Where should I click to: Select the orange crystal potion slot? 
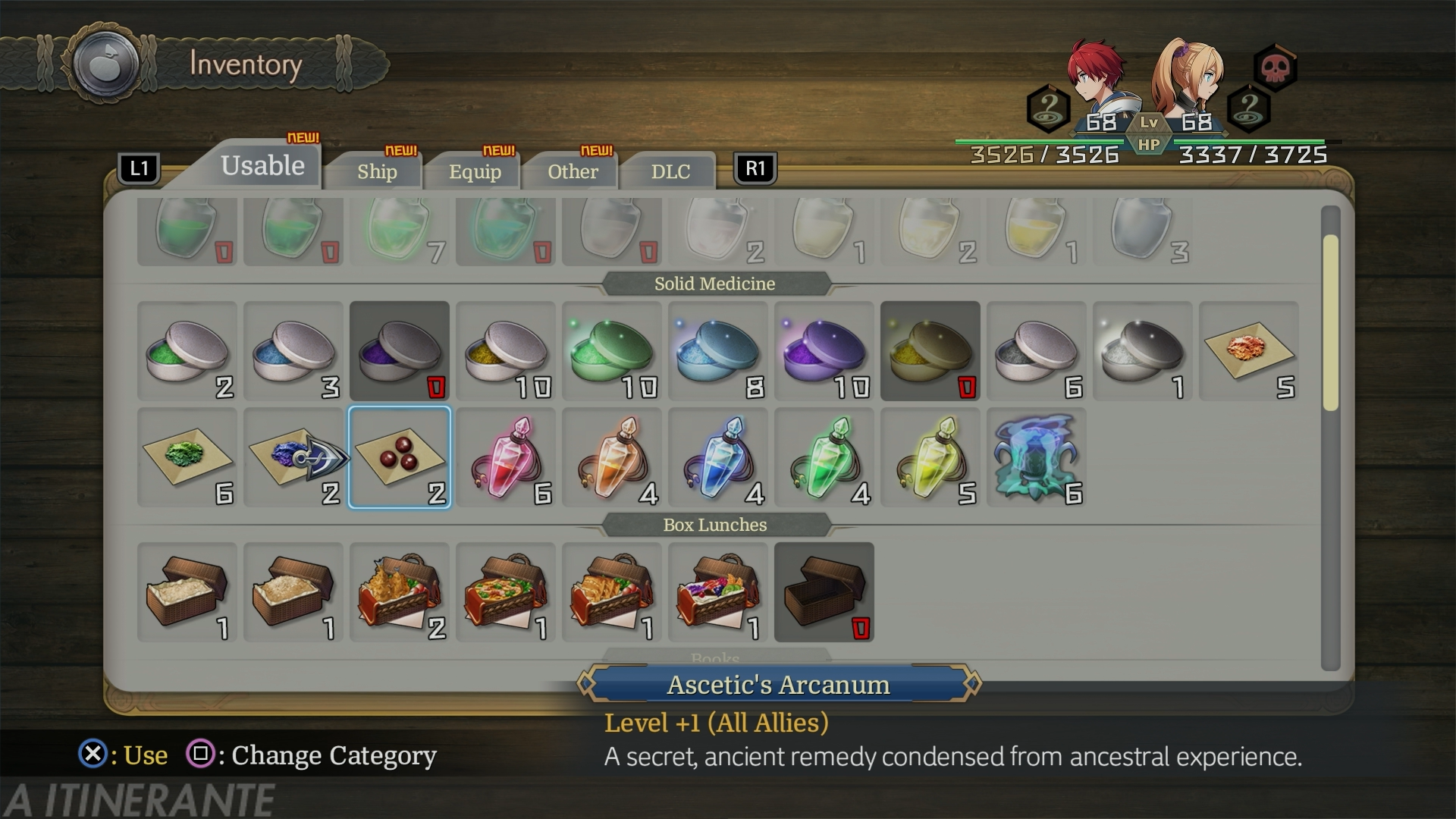pyautogui.click(x=612, y=457)
